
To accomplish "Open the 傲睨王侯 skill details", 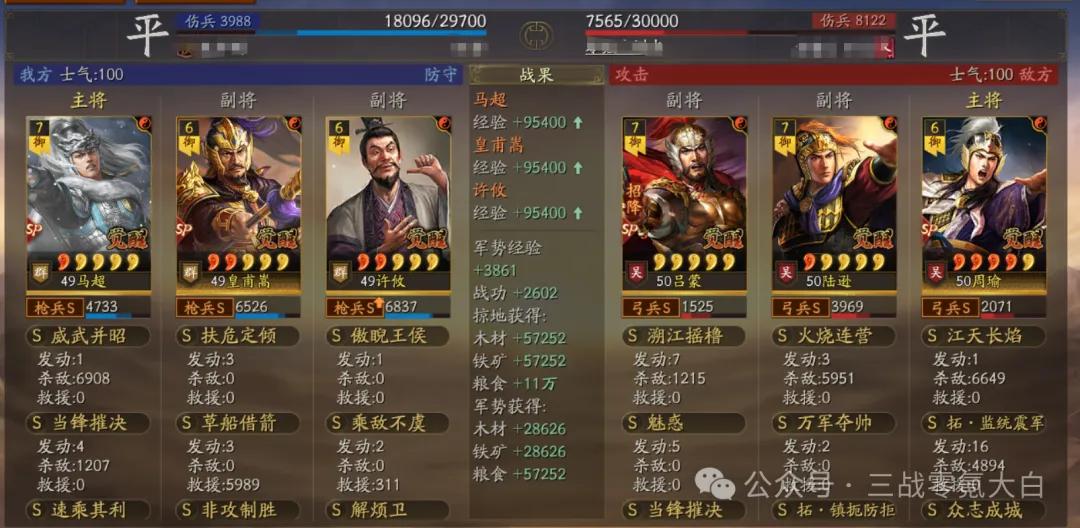I will pyautogui.click(x=388, y=336).
